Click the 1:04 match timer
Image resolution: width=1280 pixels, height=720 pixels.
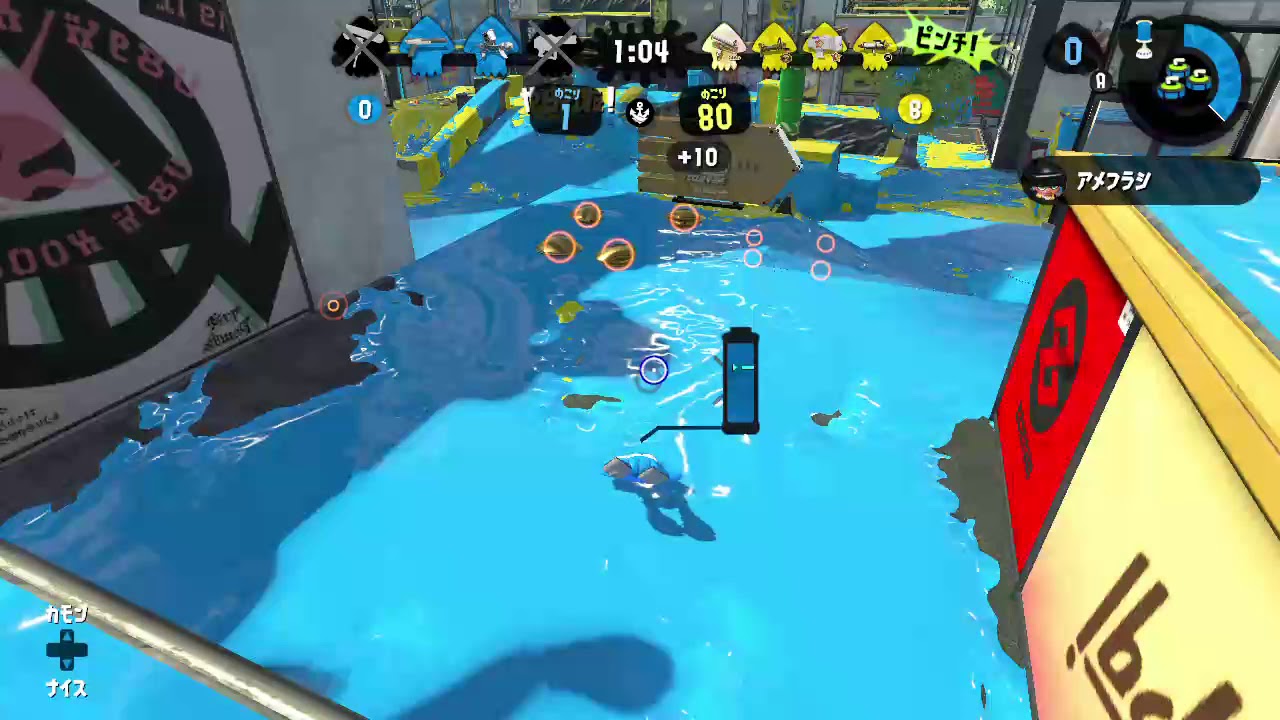[641, 54]
